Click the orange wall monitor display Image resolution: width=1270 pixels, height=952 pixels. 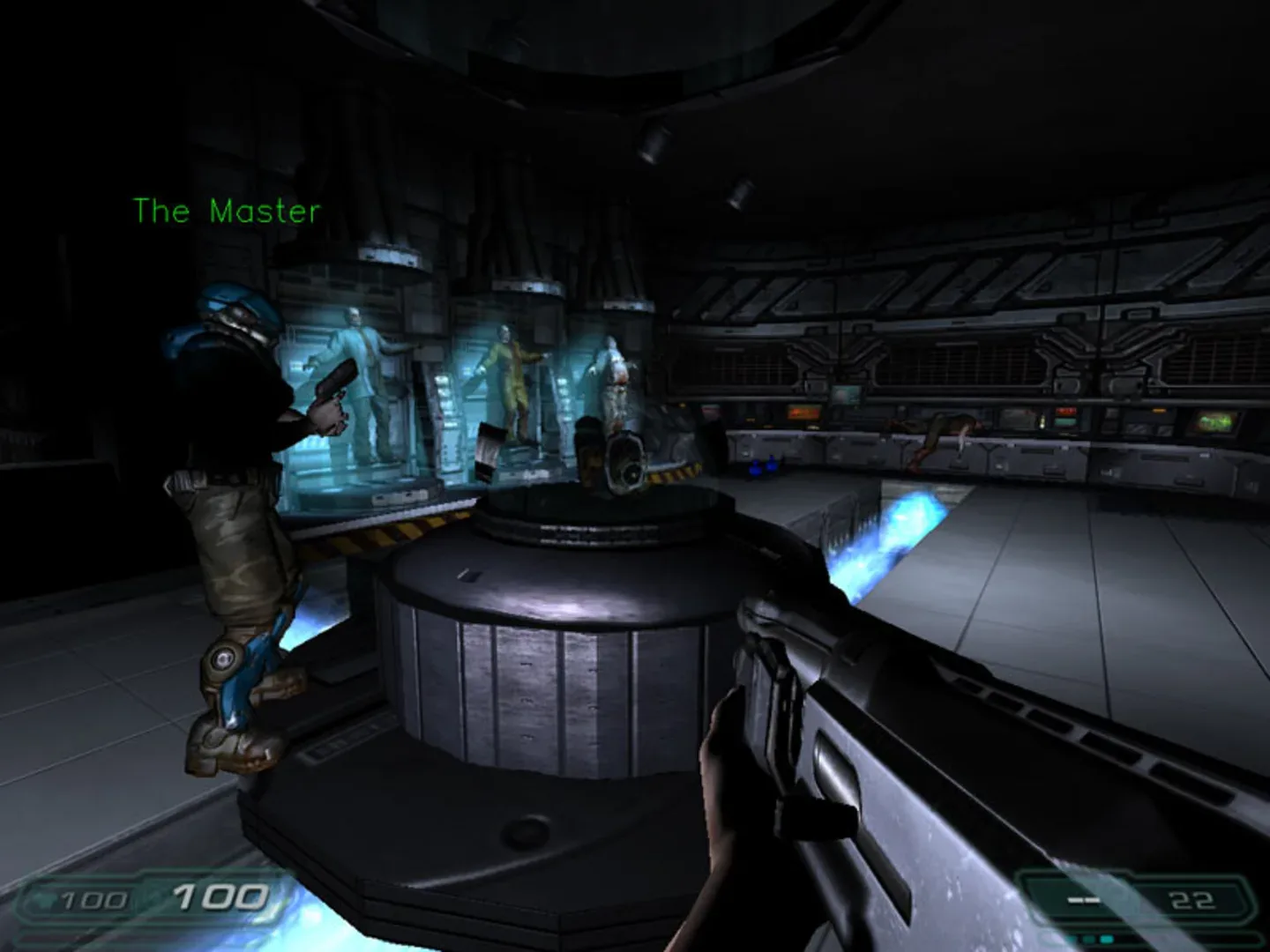(803, 410)
